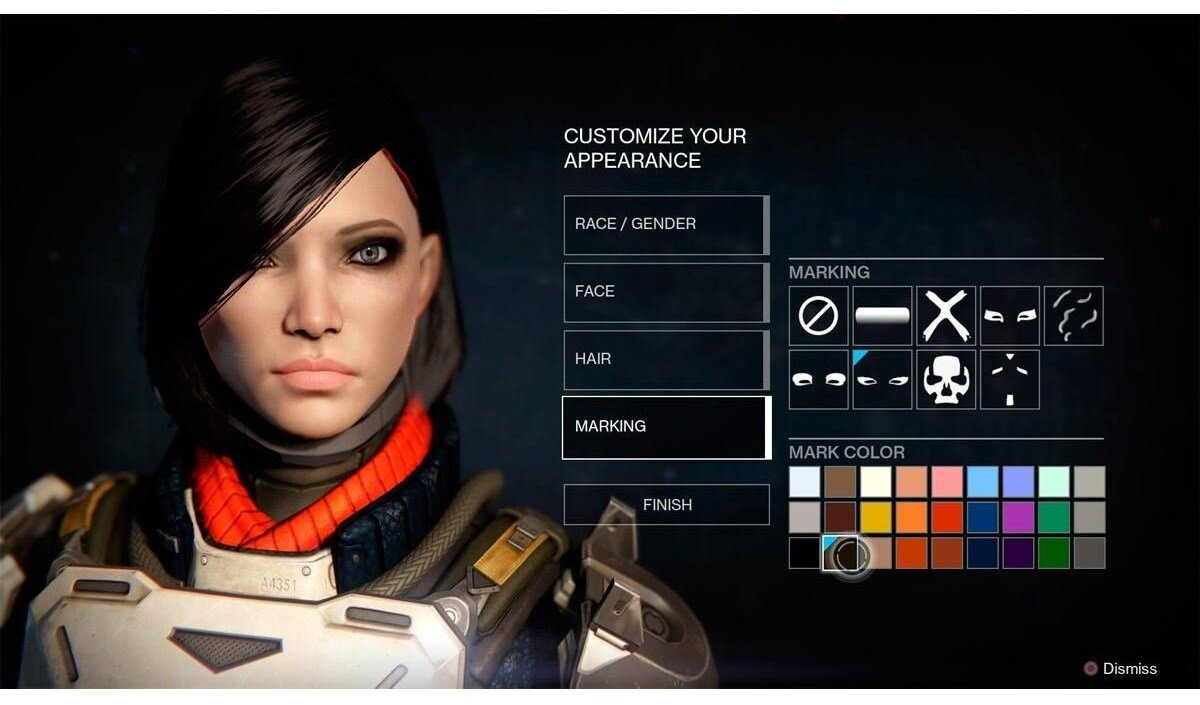Select the mint green mark color
This screenshot has width=1200, height=705.
(x=1054, y=482)
